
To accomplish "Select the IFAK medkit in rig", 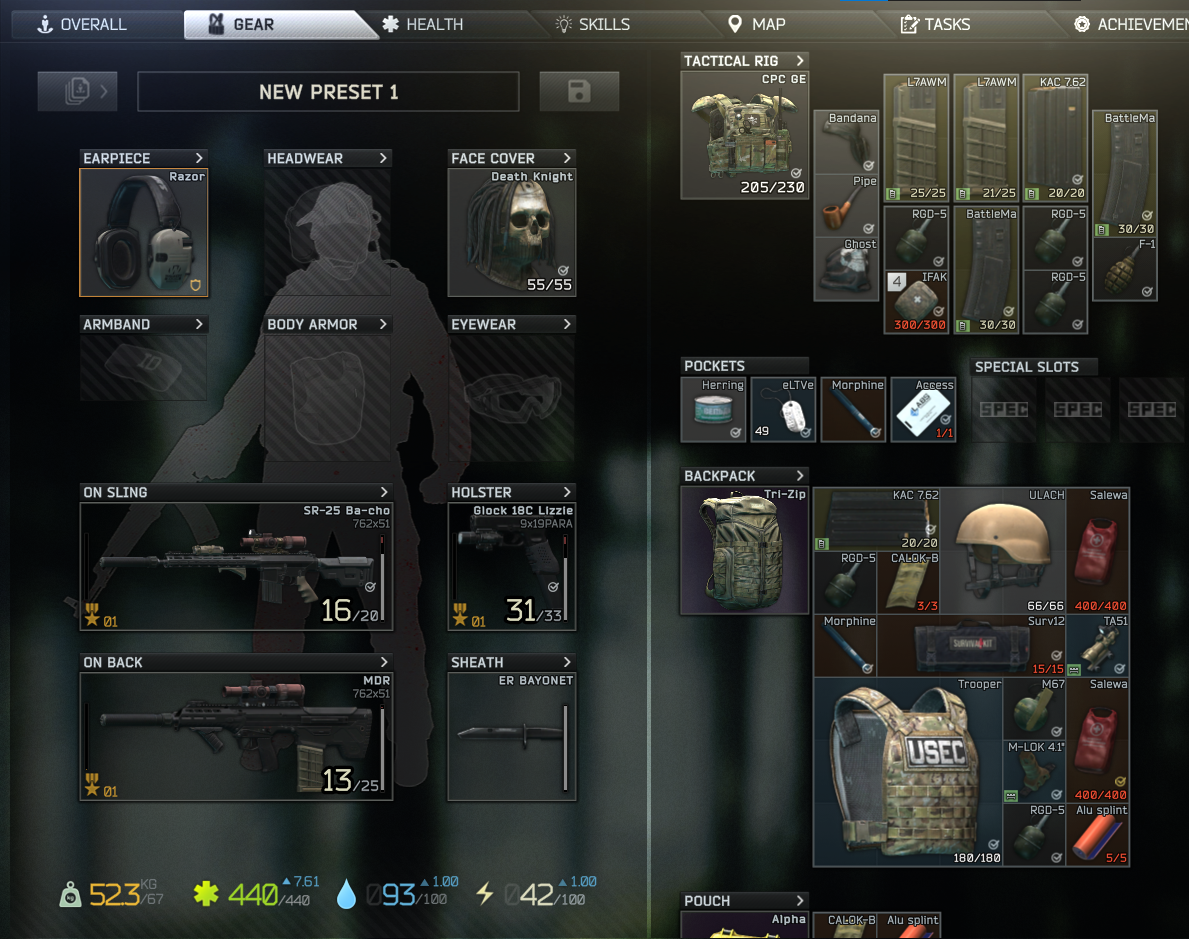I will pos(916,302).
